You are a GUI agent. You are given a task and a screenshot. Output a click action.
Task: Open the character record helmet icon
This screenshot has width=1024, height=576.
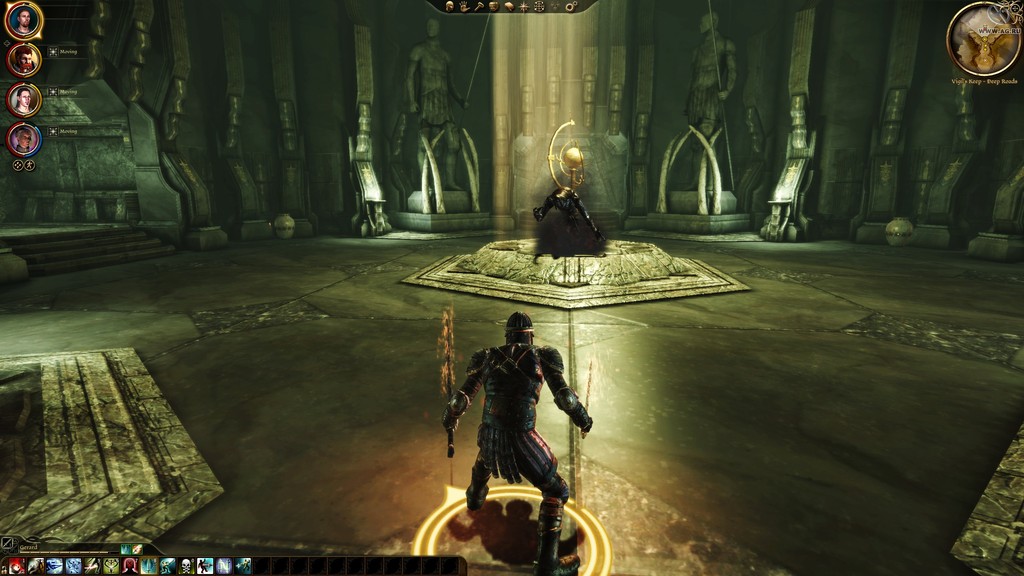point(450,6)
